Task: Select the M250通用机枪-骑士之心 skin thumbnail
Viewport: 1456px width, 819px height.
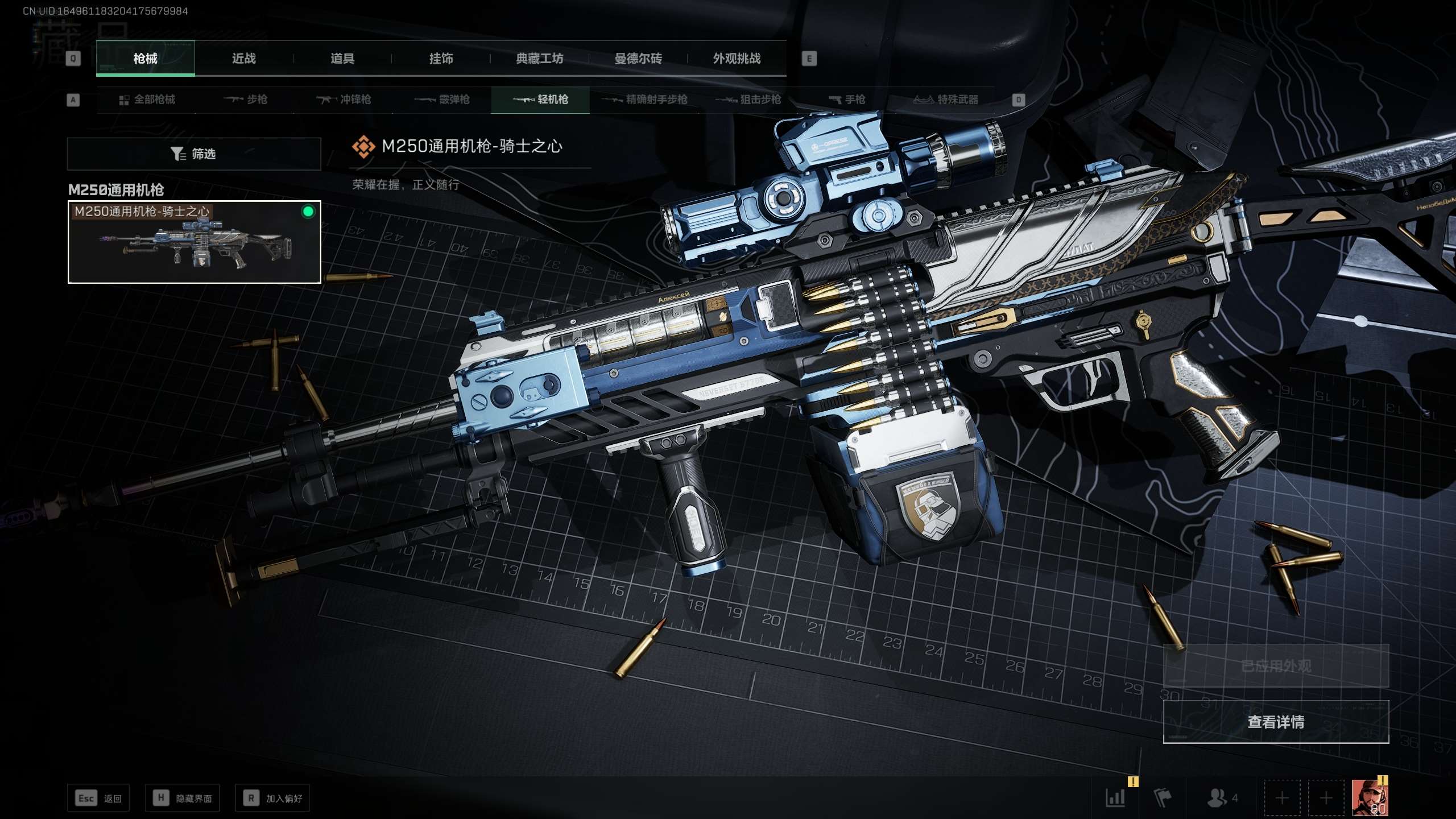Action: coord(194,242)
